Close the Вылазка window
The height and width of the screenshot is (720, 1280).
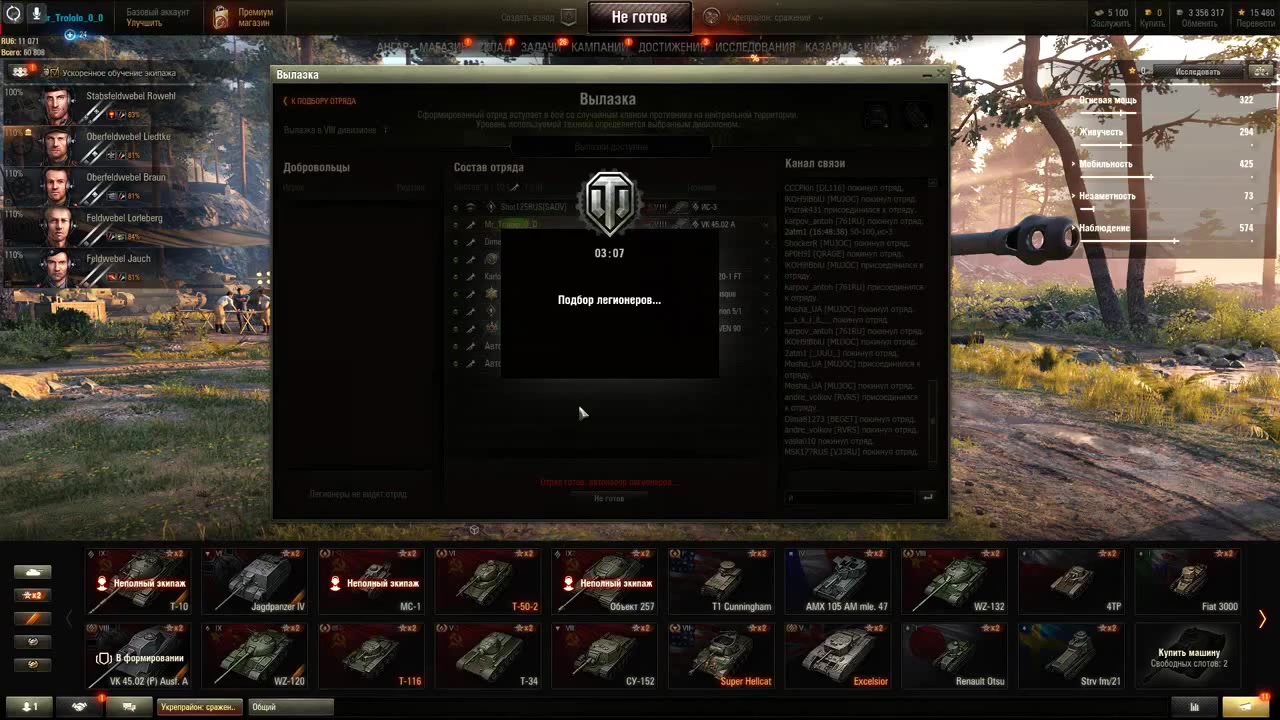pos(939,74)
